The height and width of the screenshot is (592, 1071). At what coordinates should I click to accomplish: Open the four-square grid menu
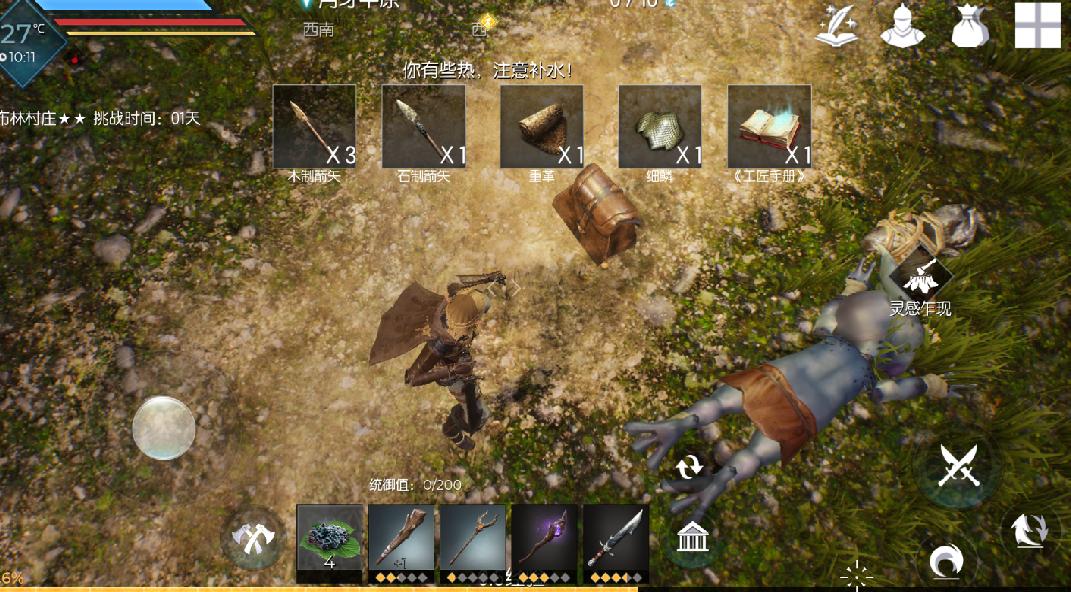(x=1037, y=25)
